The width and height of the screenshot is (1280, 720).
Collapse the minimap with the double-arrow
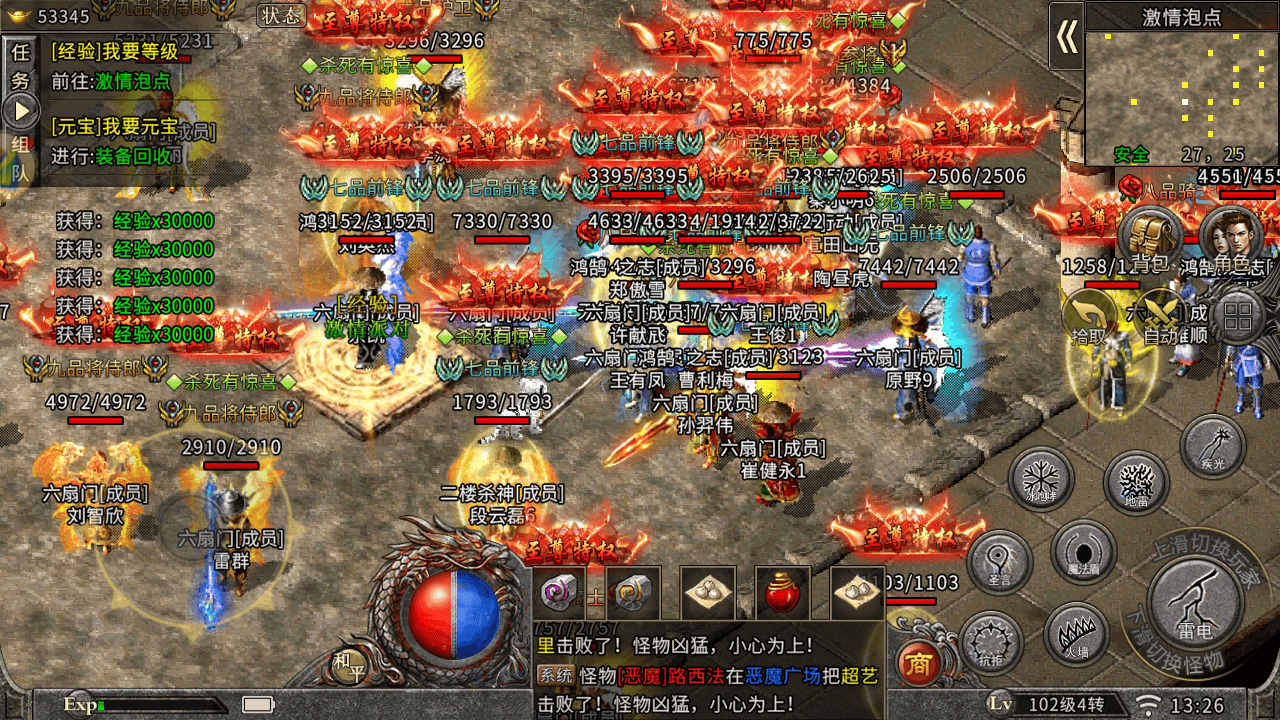pos(1066,37)
